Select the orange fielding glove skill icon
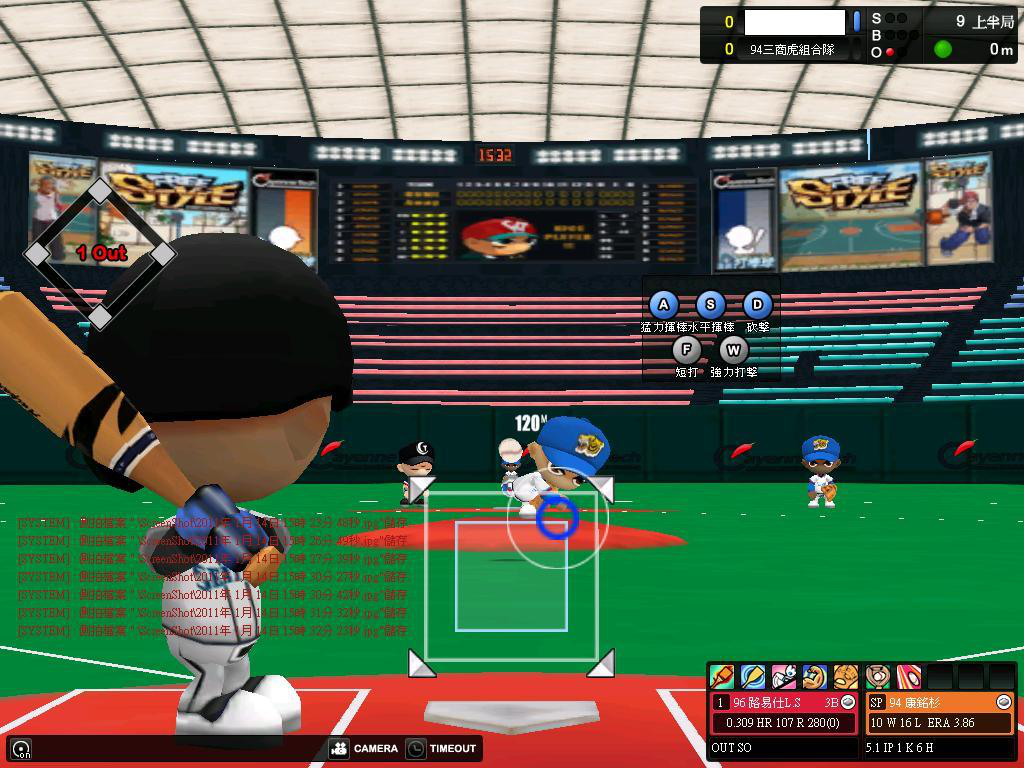1024x768 pixels. tap(845, 677)
